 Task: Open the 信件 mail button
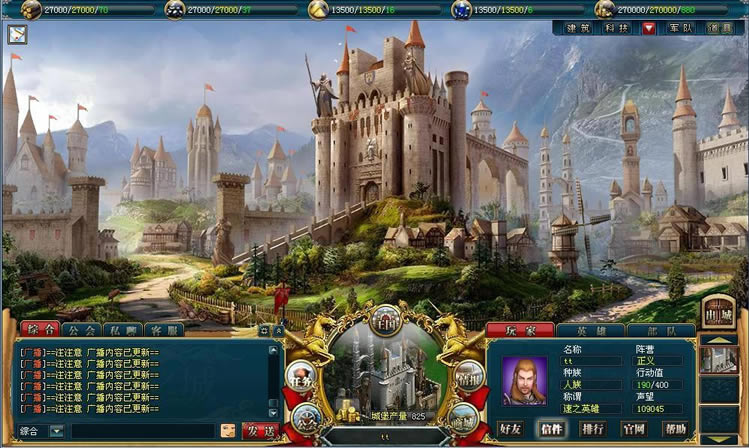click(552, 429)
